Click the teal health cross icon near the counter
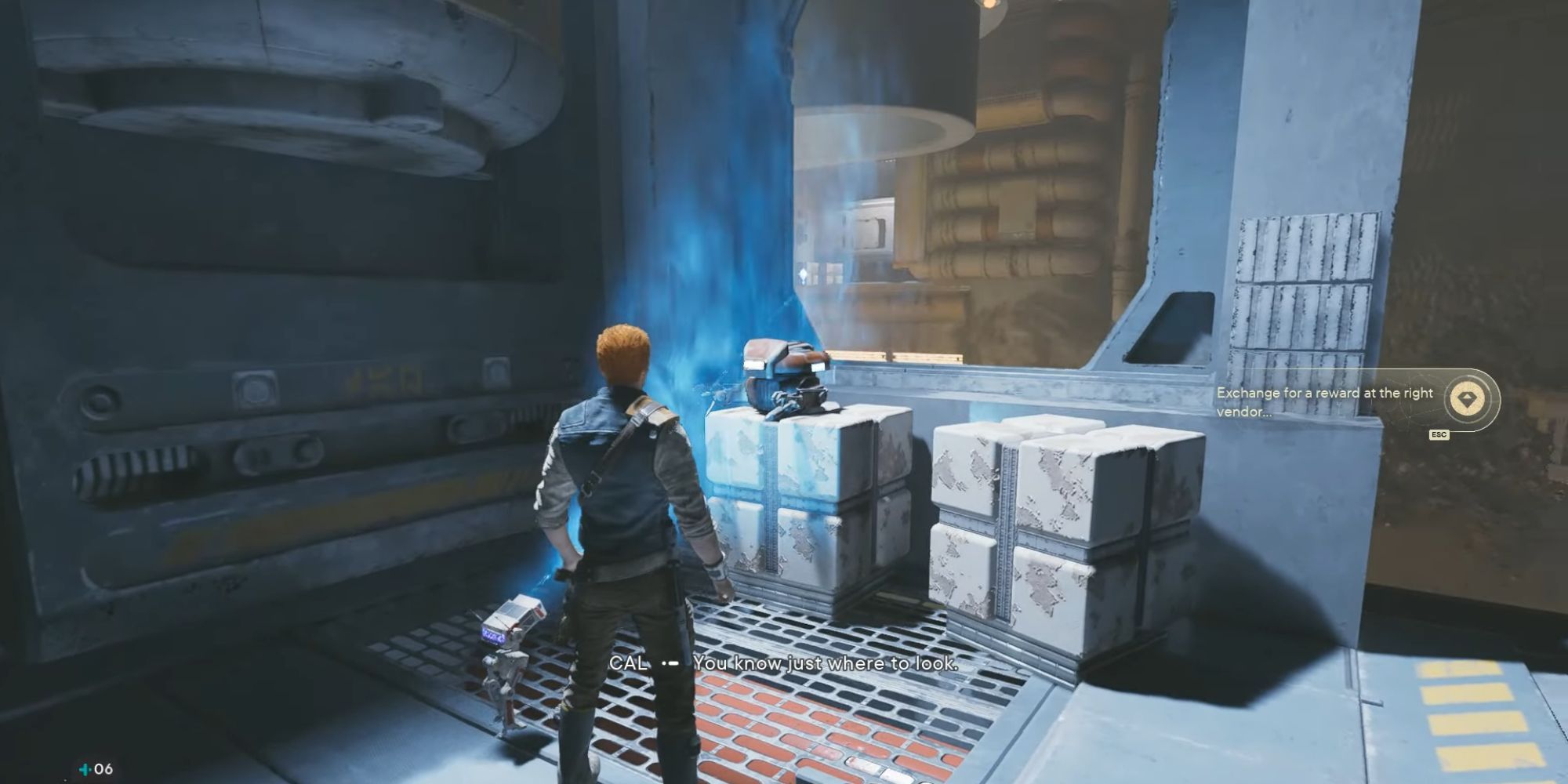 pos(85,770)
